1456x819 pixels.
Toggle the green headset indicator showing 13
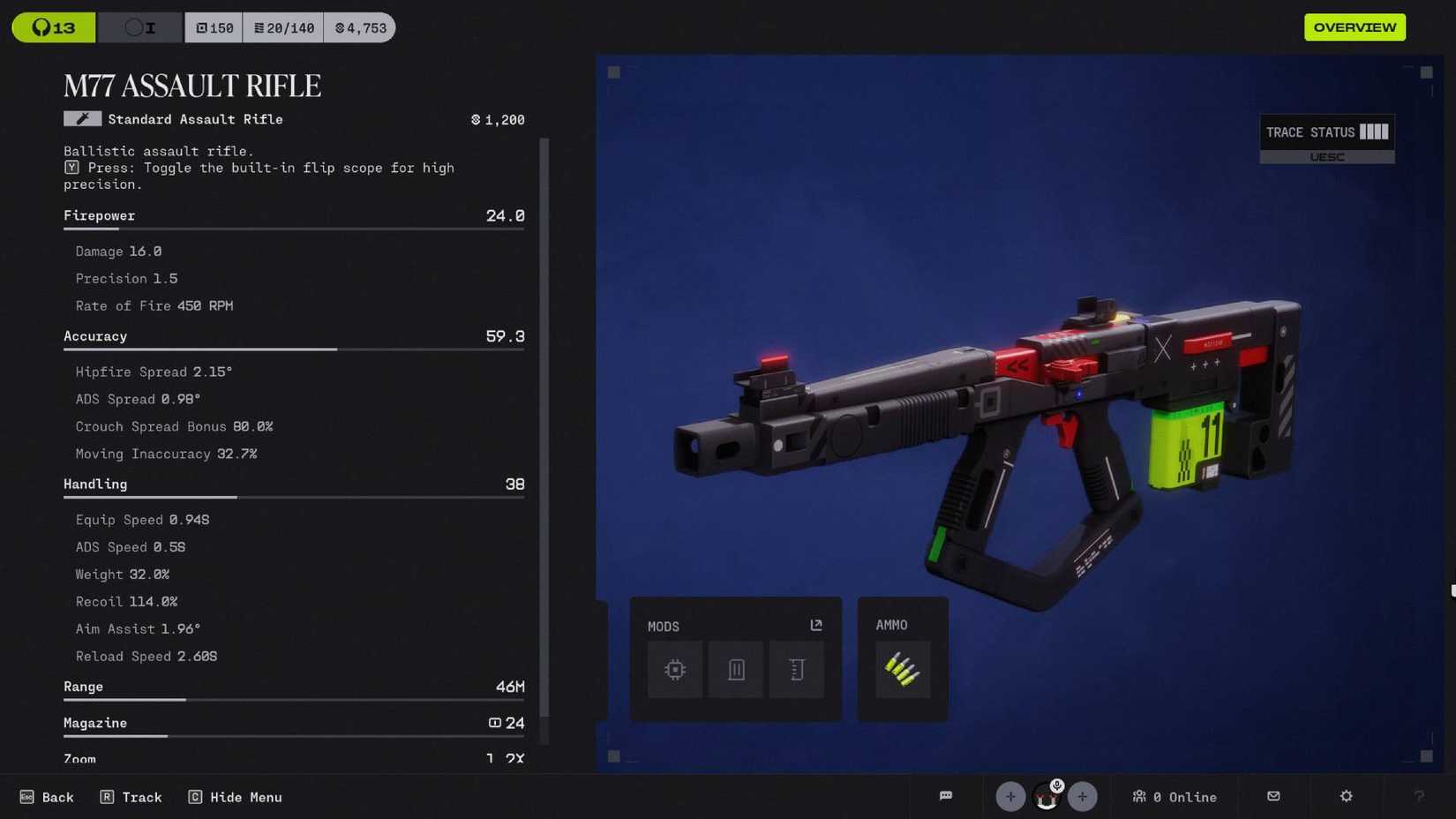[53, 27]
